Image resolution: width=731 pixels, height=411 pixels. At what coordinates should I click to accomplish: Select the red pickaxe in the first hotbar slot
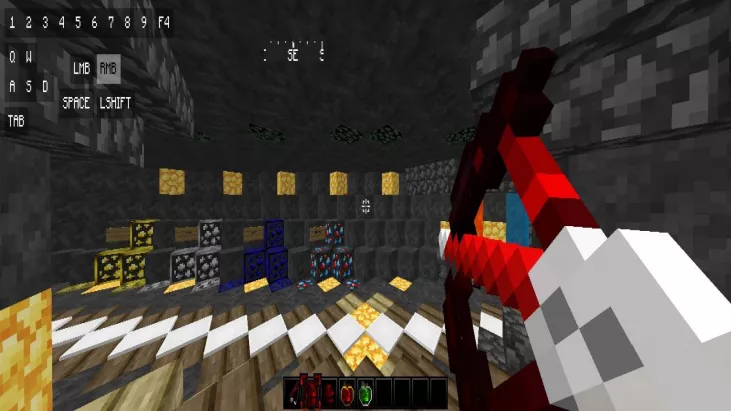point(295,393)
